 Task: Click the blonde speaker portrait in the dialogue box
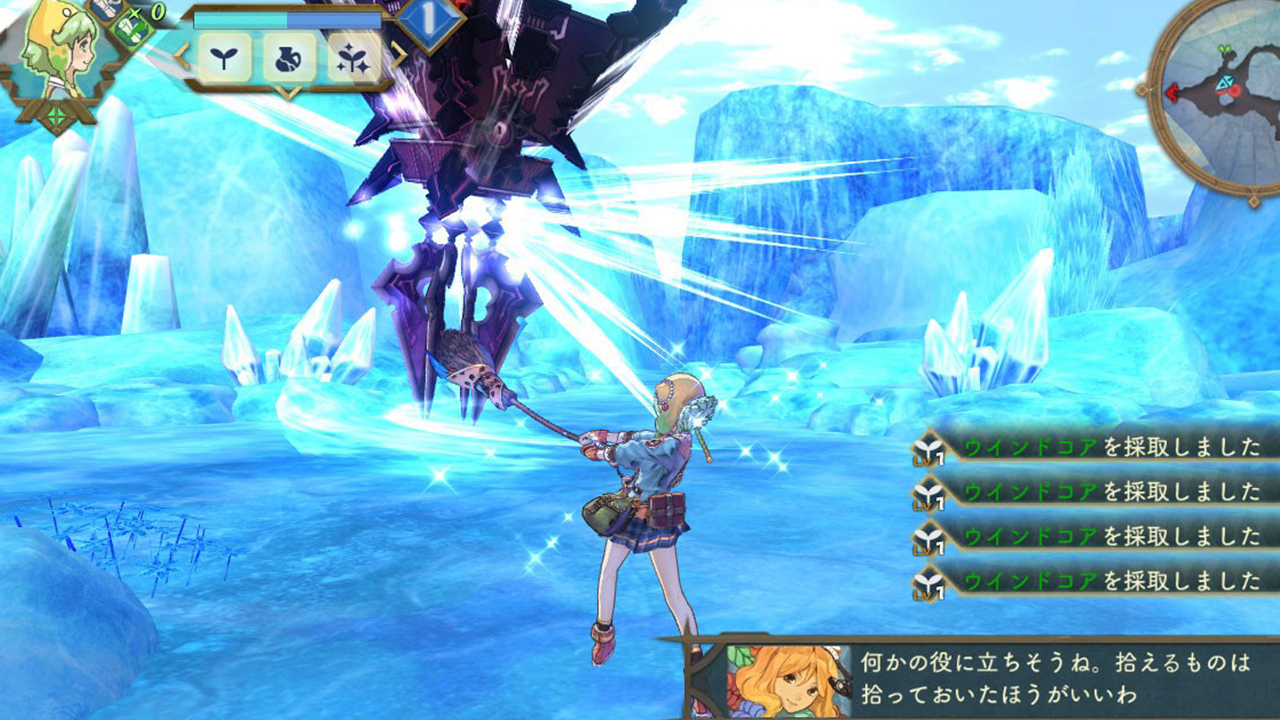(x=787, y=681)
